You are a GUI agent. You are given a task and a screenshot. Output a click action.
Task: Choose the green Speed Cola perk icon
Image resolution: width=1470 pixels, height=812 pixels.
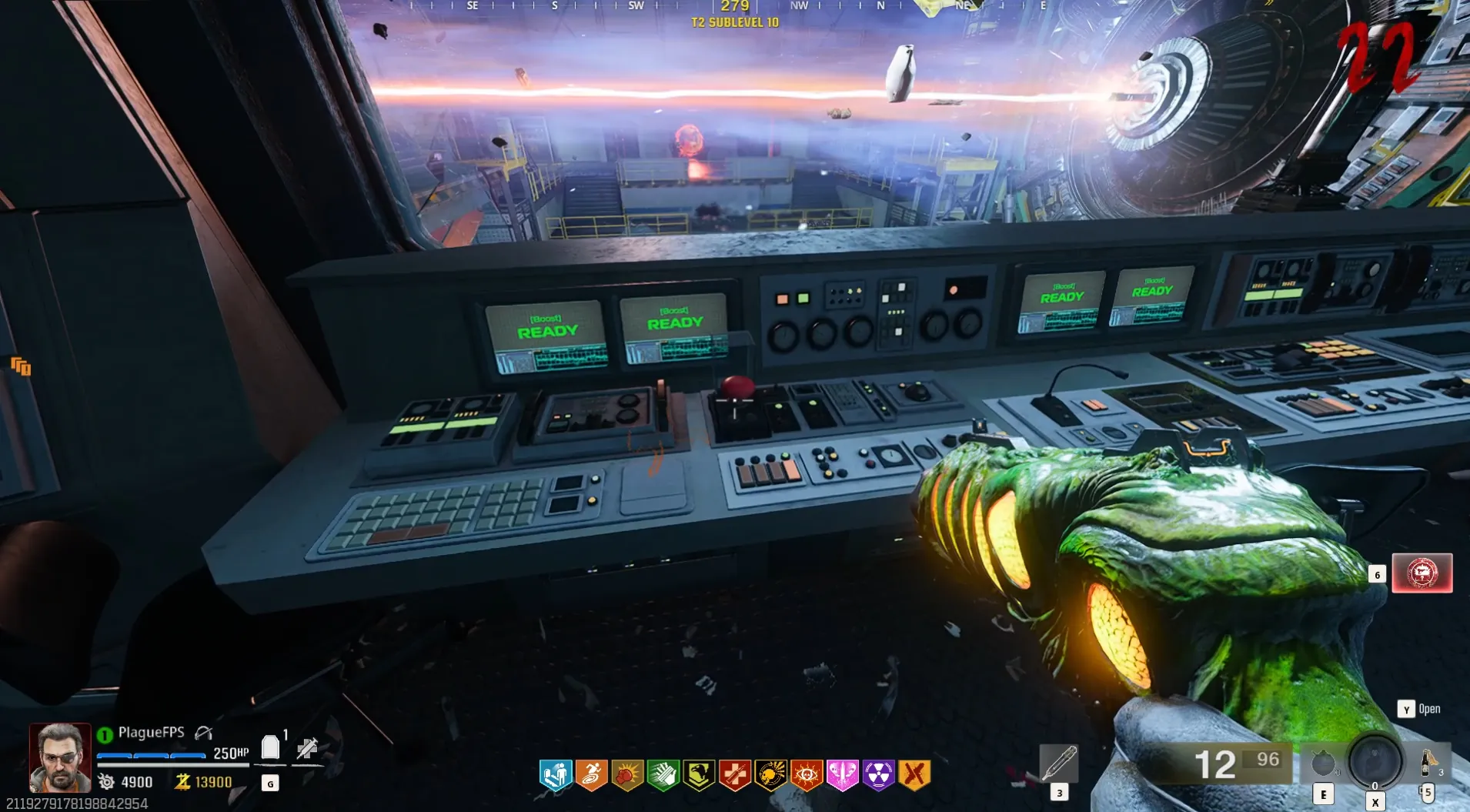point(663,774)
